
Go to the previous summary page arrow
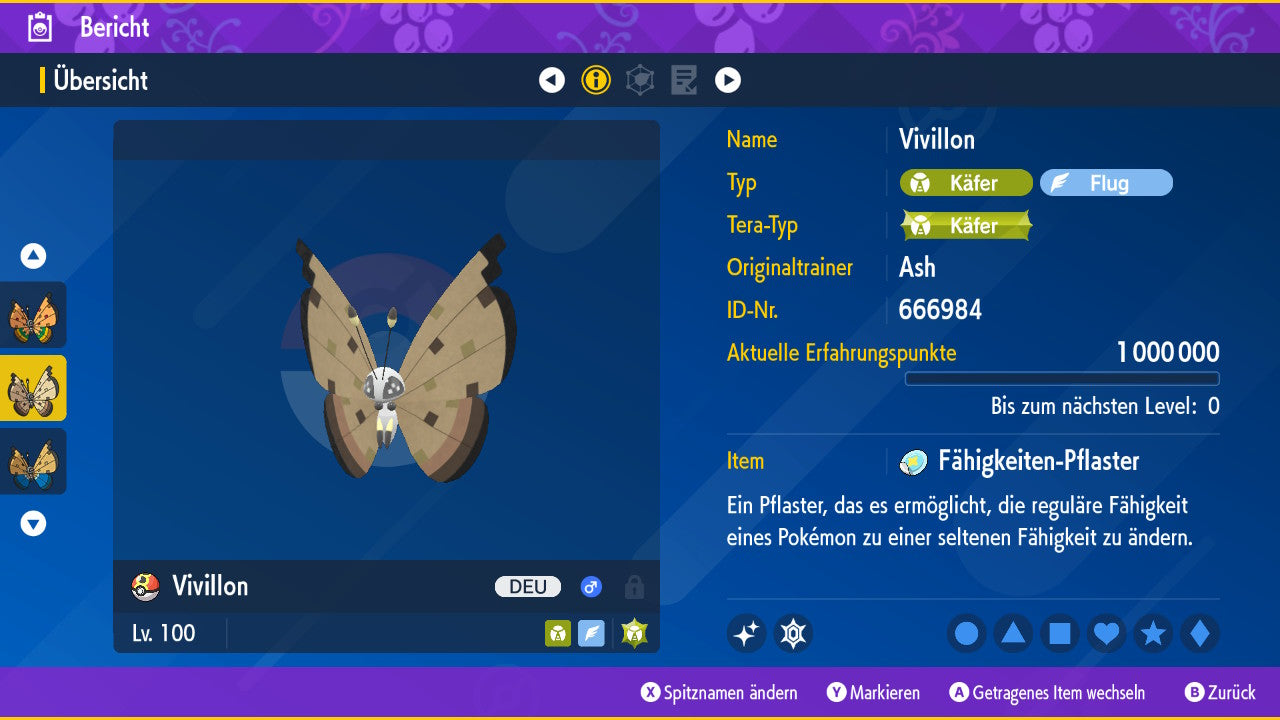[x=552, y=80]
